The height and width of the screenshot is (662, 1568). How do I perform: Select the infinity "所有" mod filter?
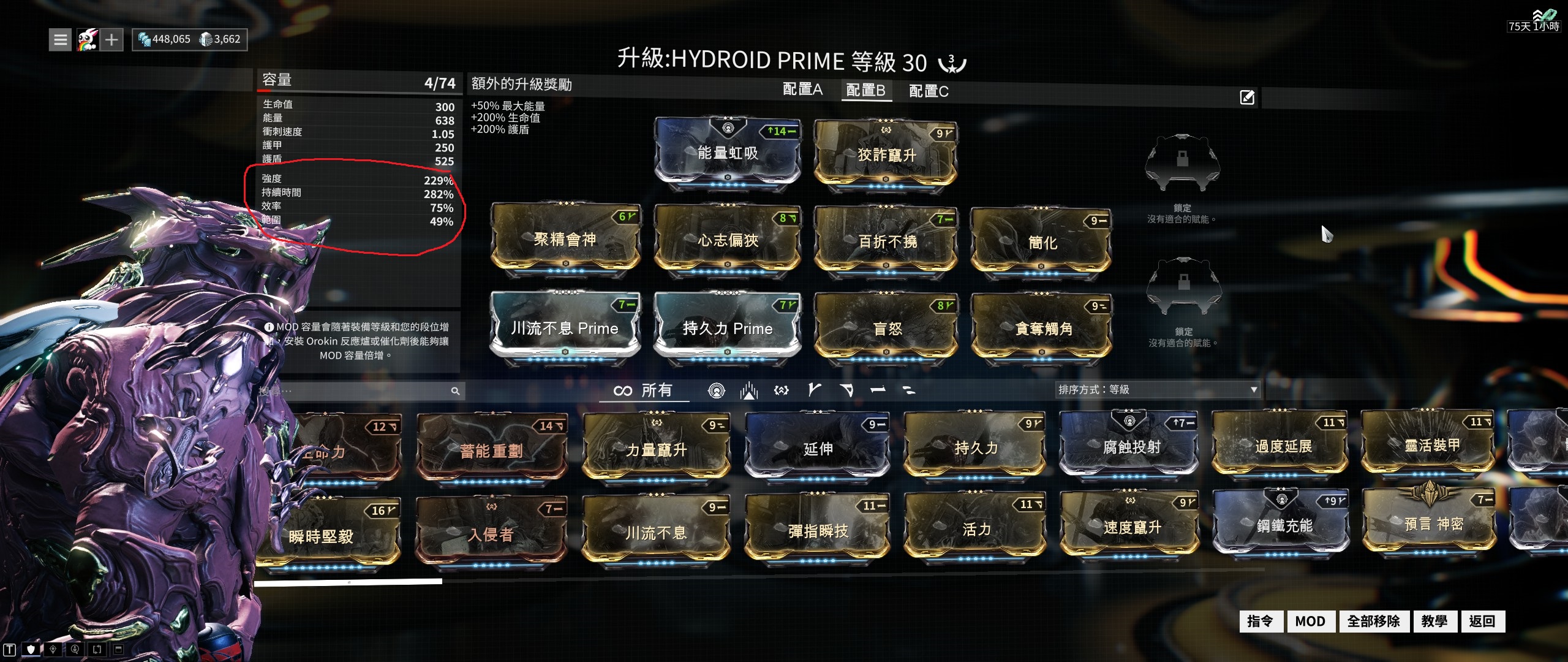(x=643, y=390)
